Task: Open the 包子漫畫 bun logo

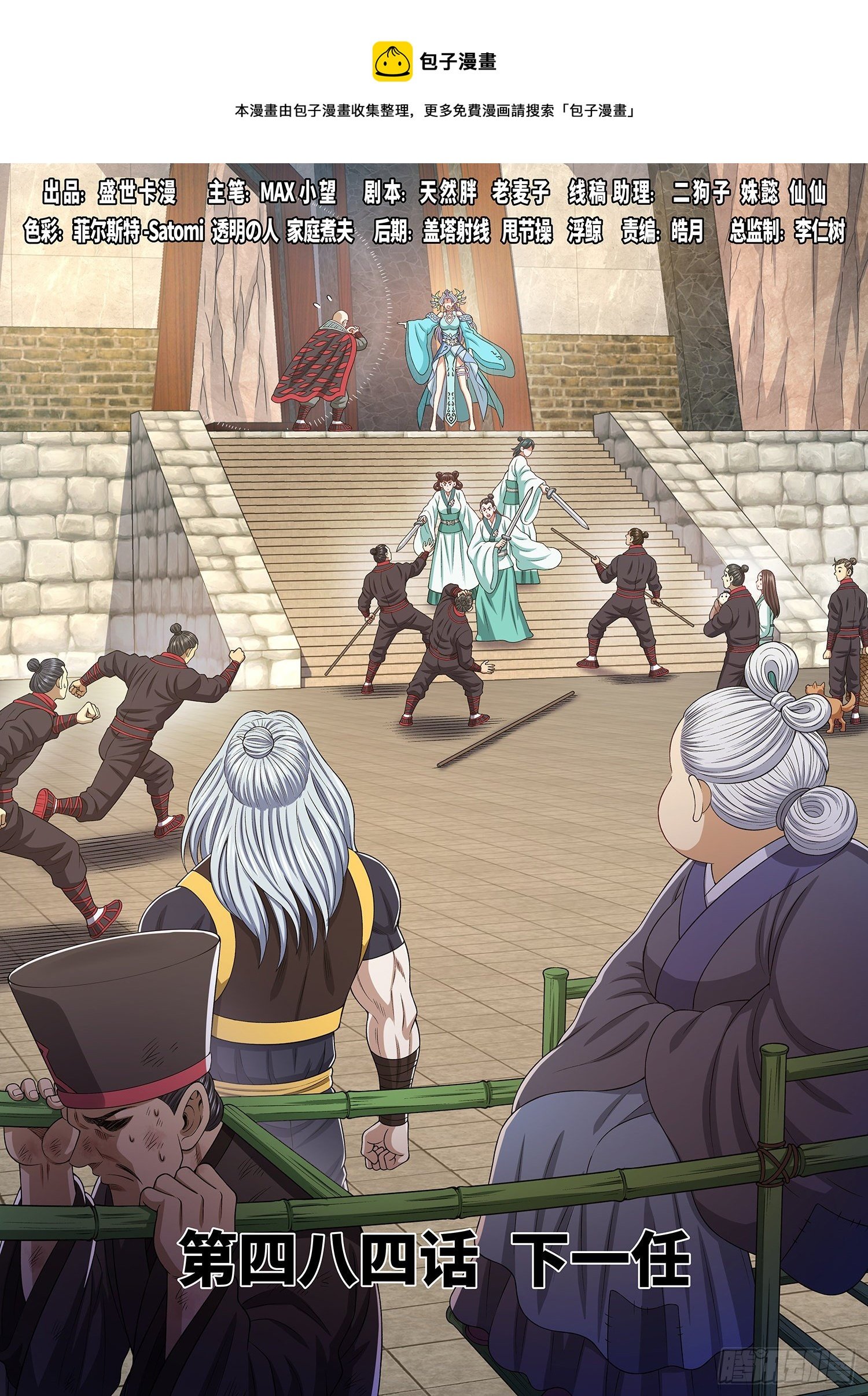Action: click(x=392, y=61)
